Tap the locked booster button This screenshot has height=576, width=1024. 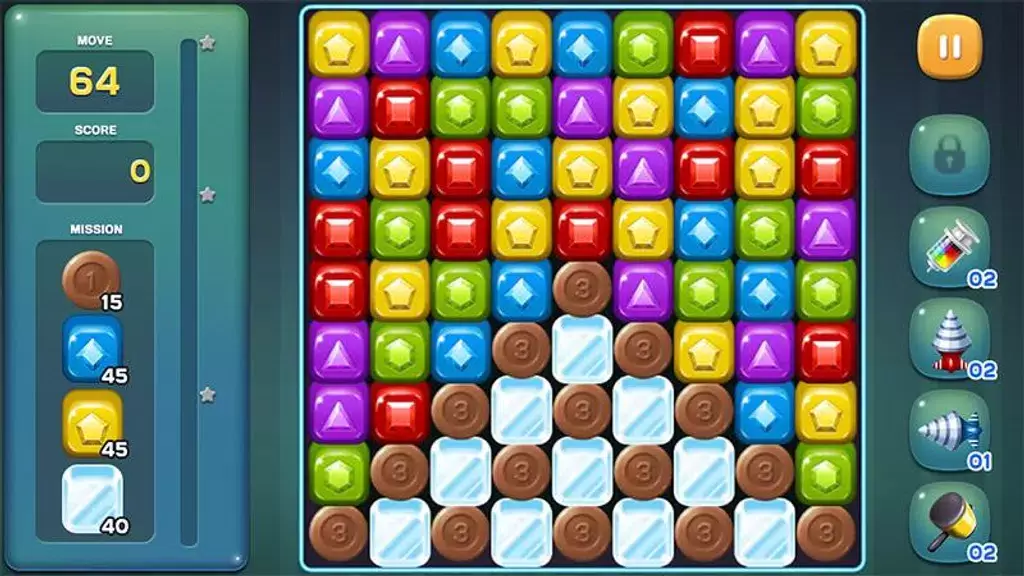tap(949, 155)
